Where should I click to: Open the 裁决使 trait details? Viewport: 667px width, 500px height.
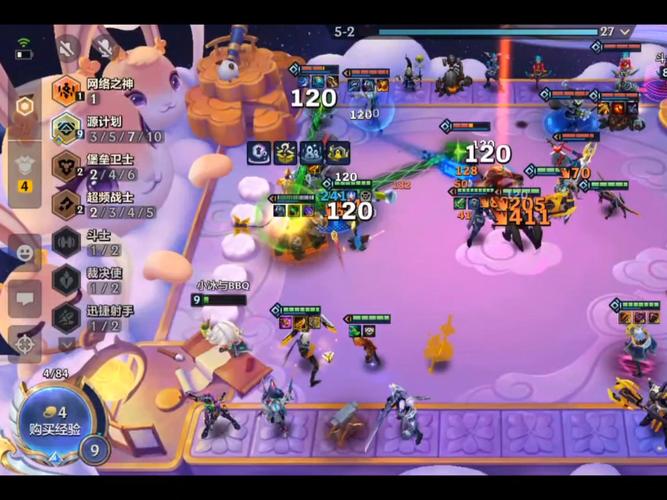(67, 279)
